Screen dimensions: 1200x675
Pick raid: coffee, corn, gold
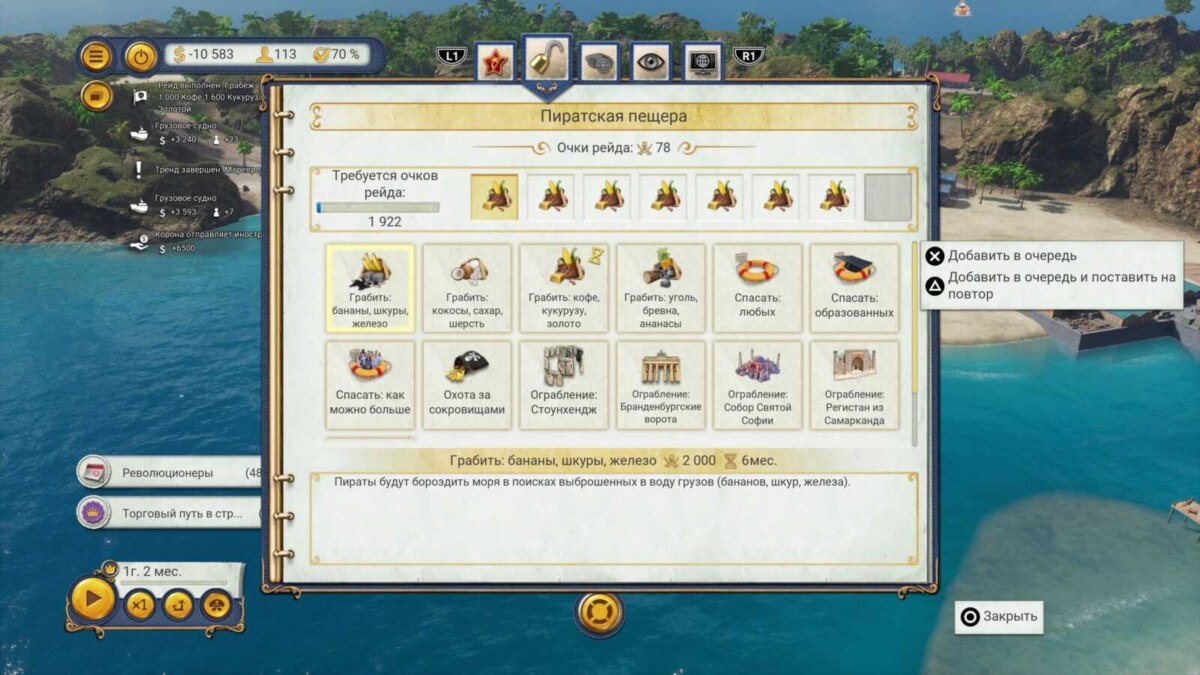pyautogui.click(x=563, y=288)
